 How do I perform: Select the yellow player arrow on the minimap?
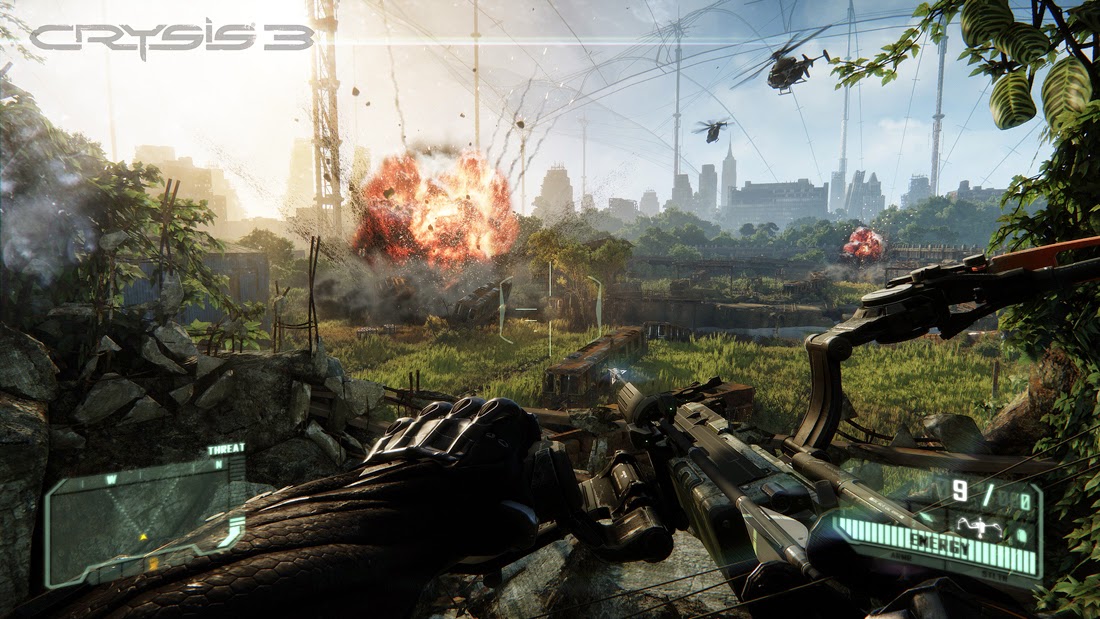[143, 537]
